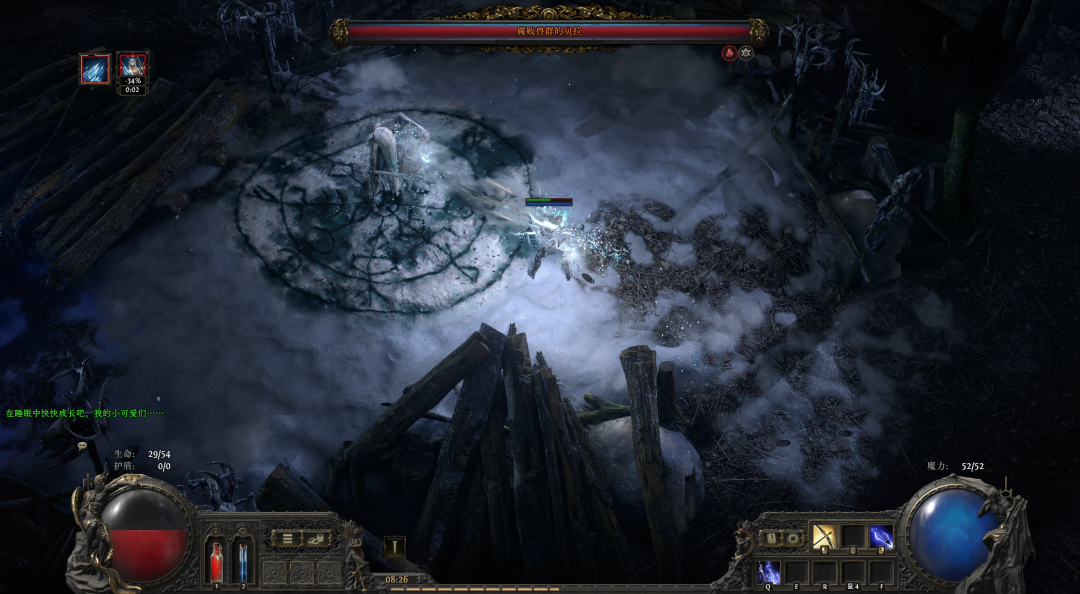Click the square icon left of the skill bar
Image resolution: width=1080 pixels, height=594 pixels.
774,538
